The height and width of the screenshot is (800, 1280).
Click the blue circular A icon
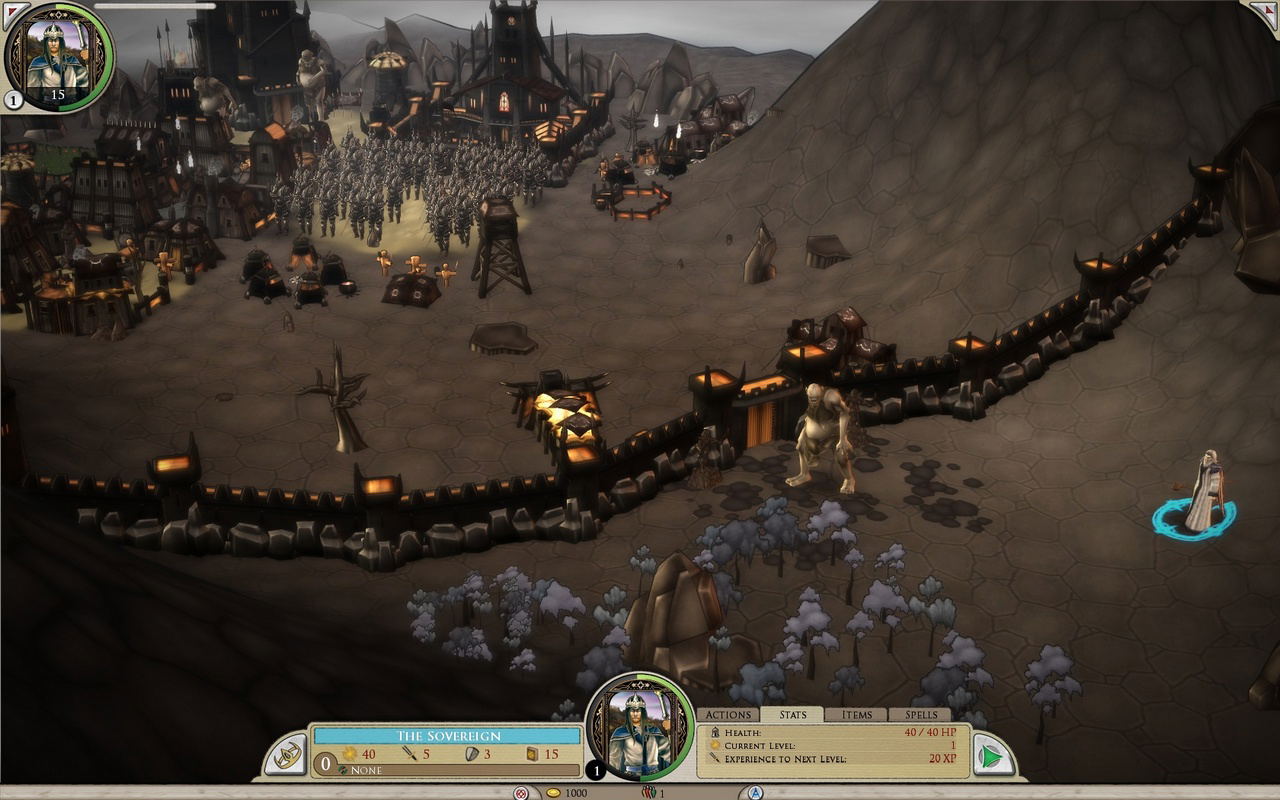[x=756, y=793]
